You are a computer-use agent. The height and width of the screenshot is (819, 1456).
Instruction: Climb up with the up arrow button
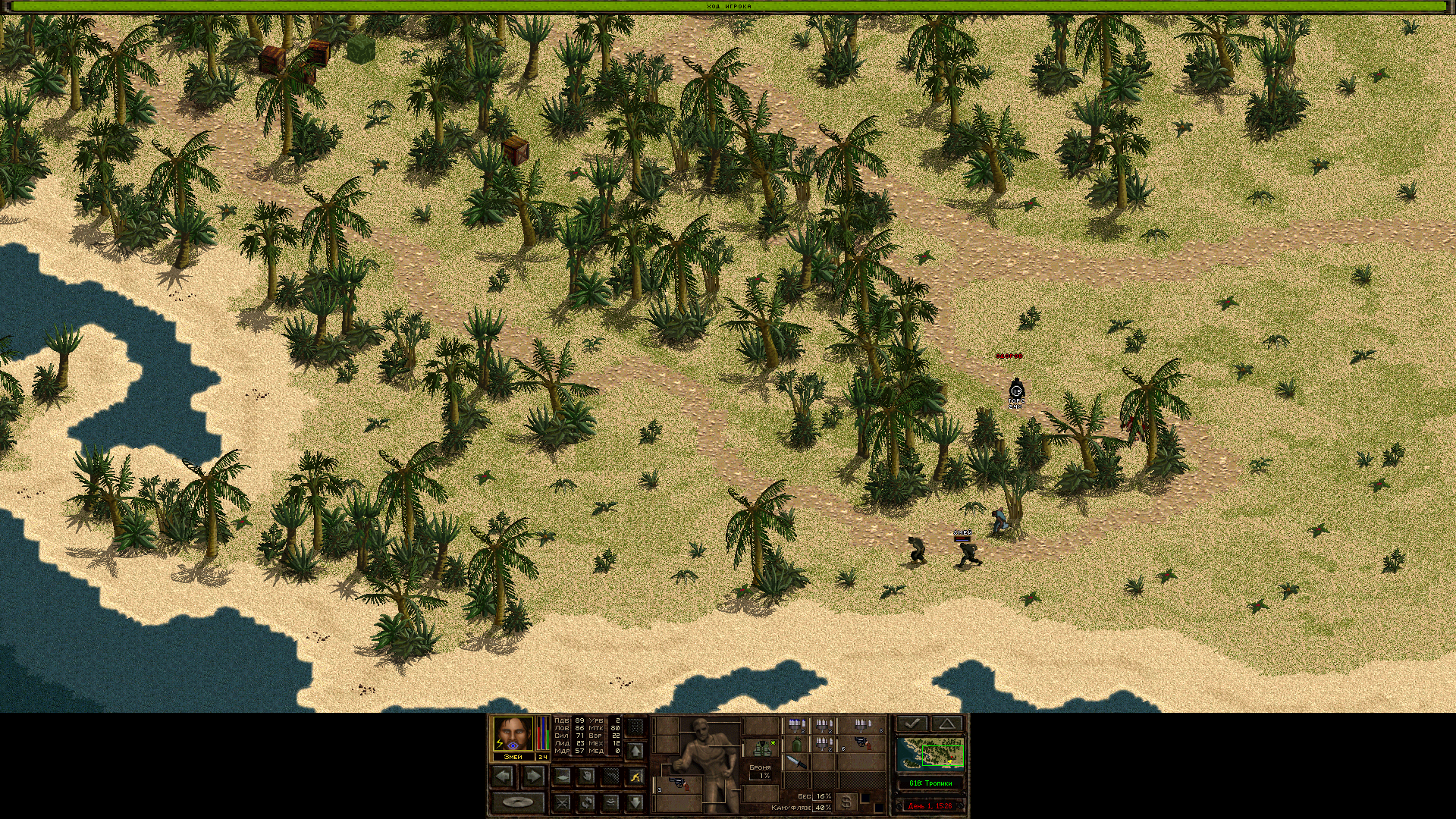click(635, 751)
